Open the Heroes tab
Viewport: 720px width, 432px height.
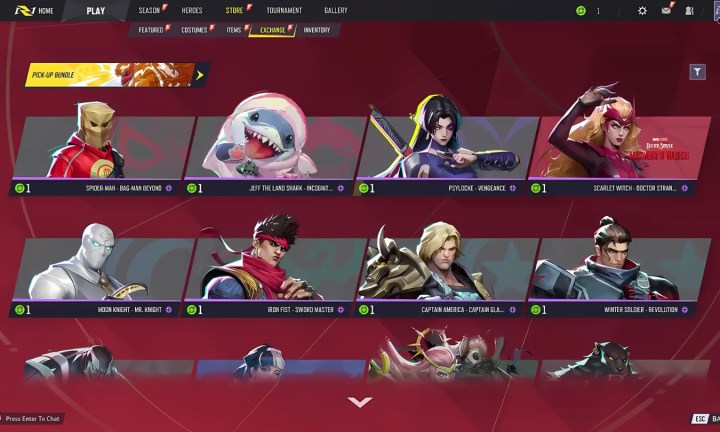point(192,10)
